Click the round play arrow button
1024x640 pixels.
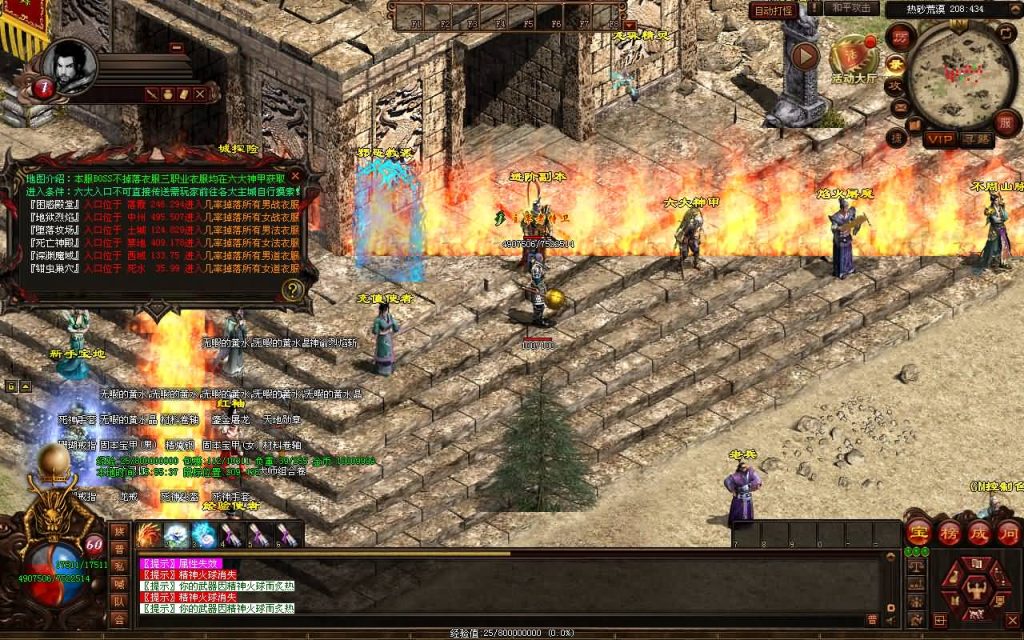pyautogui.click(x=804, y=55)
